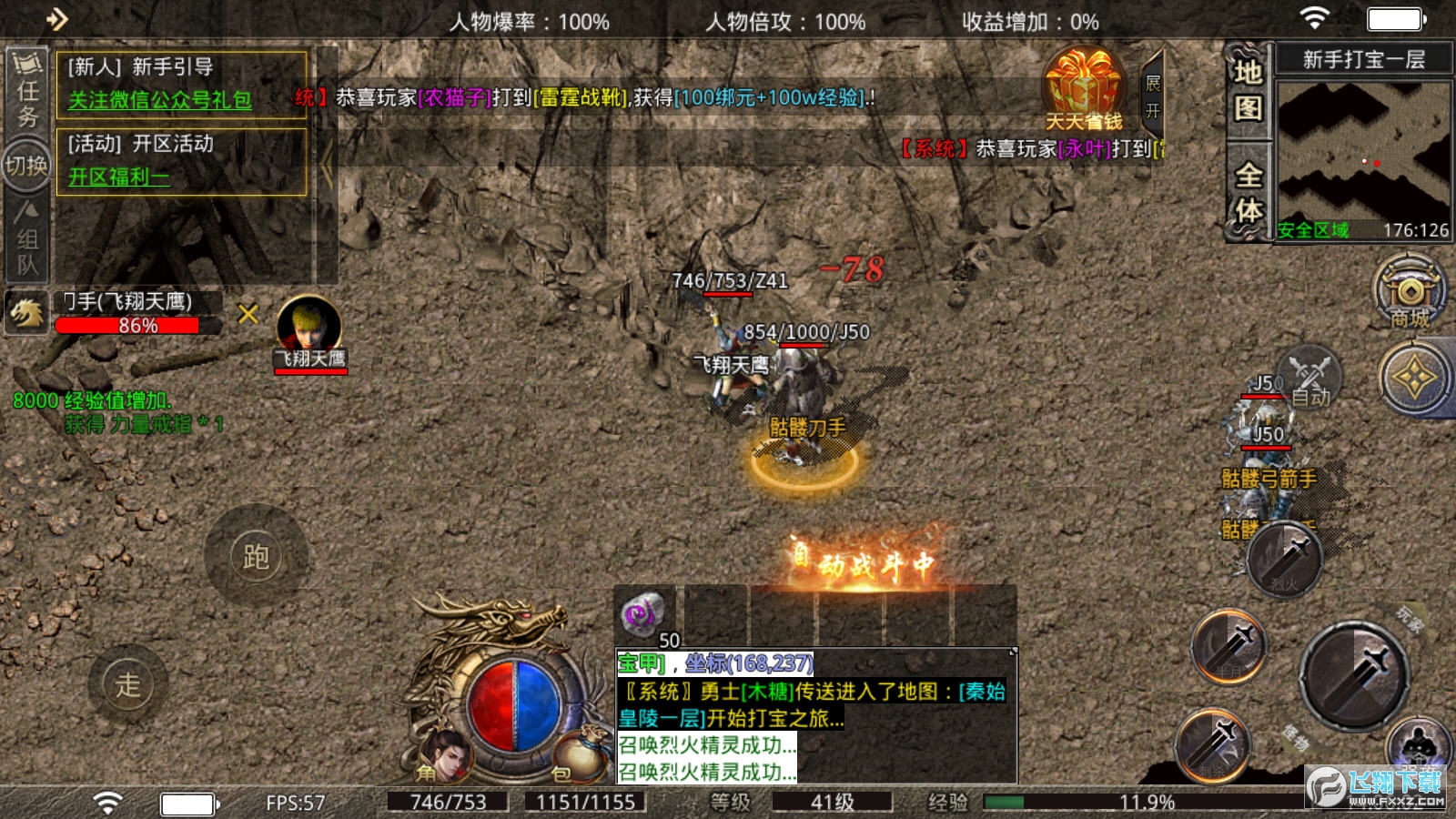Toggle 自动 auto-combat crossed swords
Screen dimensions: 1456x819
1310,377
